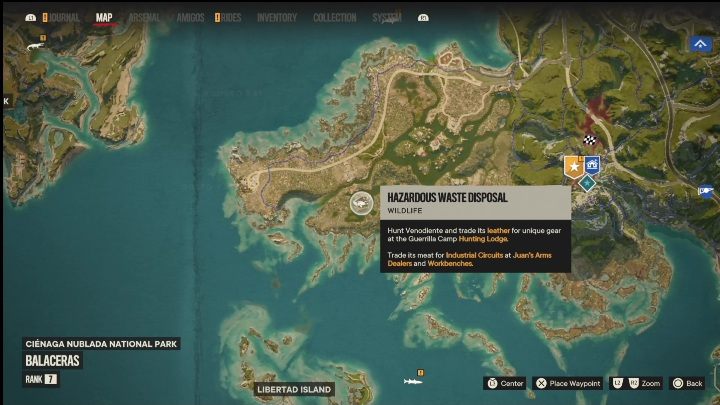Select the Map tab
Screen dimensions: 720x405
[x=104, y=17]
